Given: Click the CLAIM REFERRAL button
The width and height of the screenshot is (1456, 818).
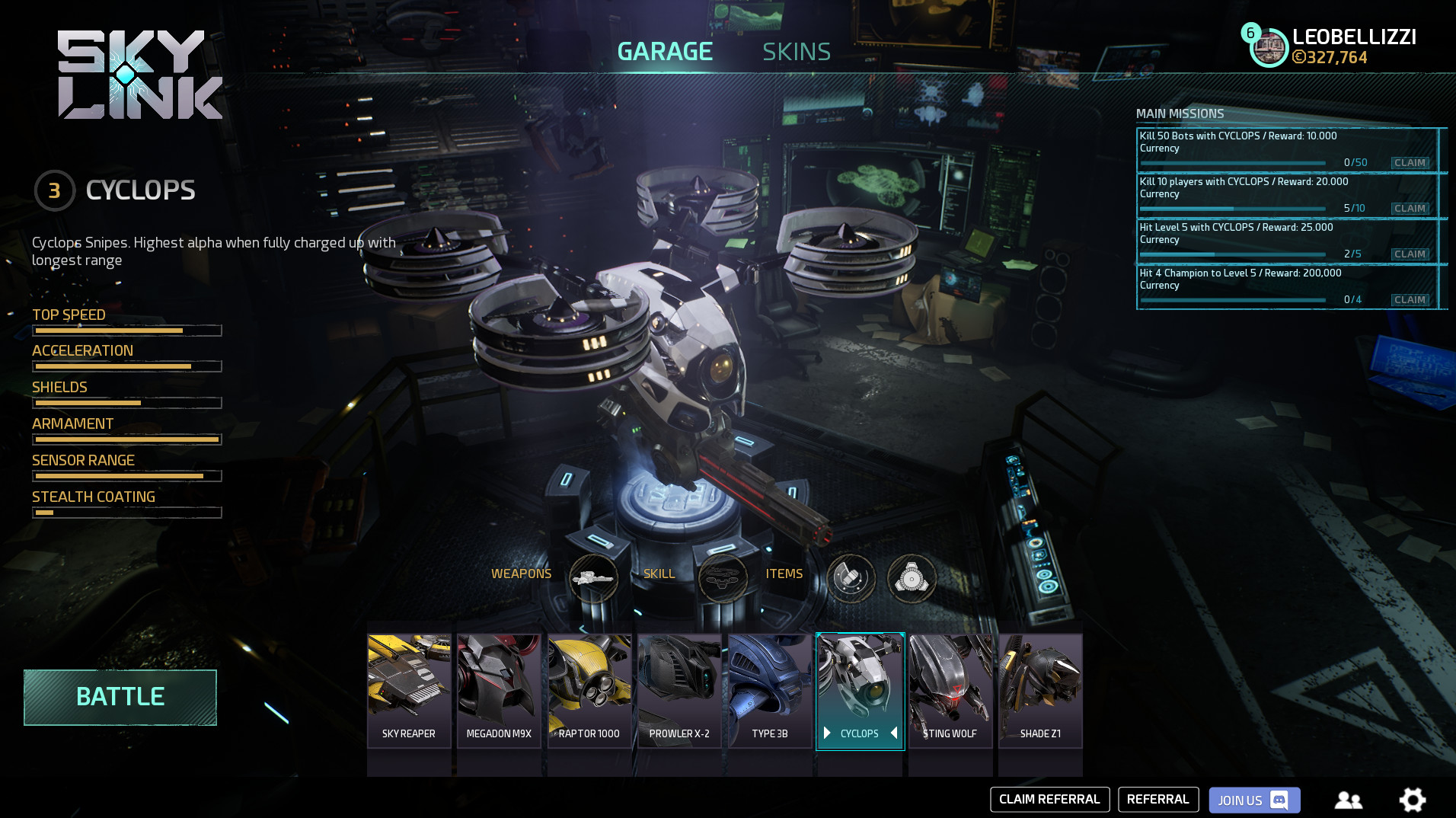Looking at the screenshot, I should click(1049, 800).
